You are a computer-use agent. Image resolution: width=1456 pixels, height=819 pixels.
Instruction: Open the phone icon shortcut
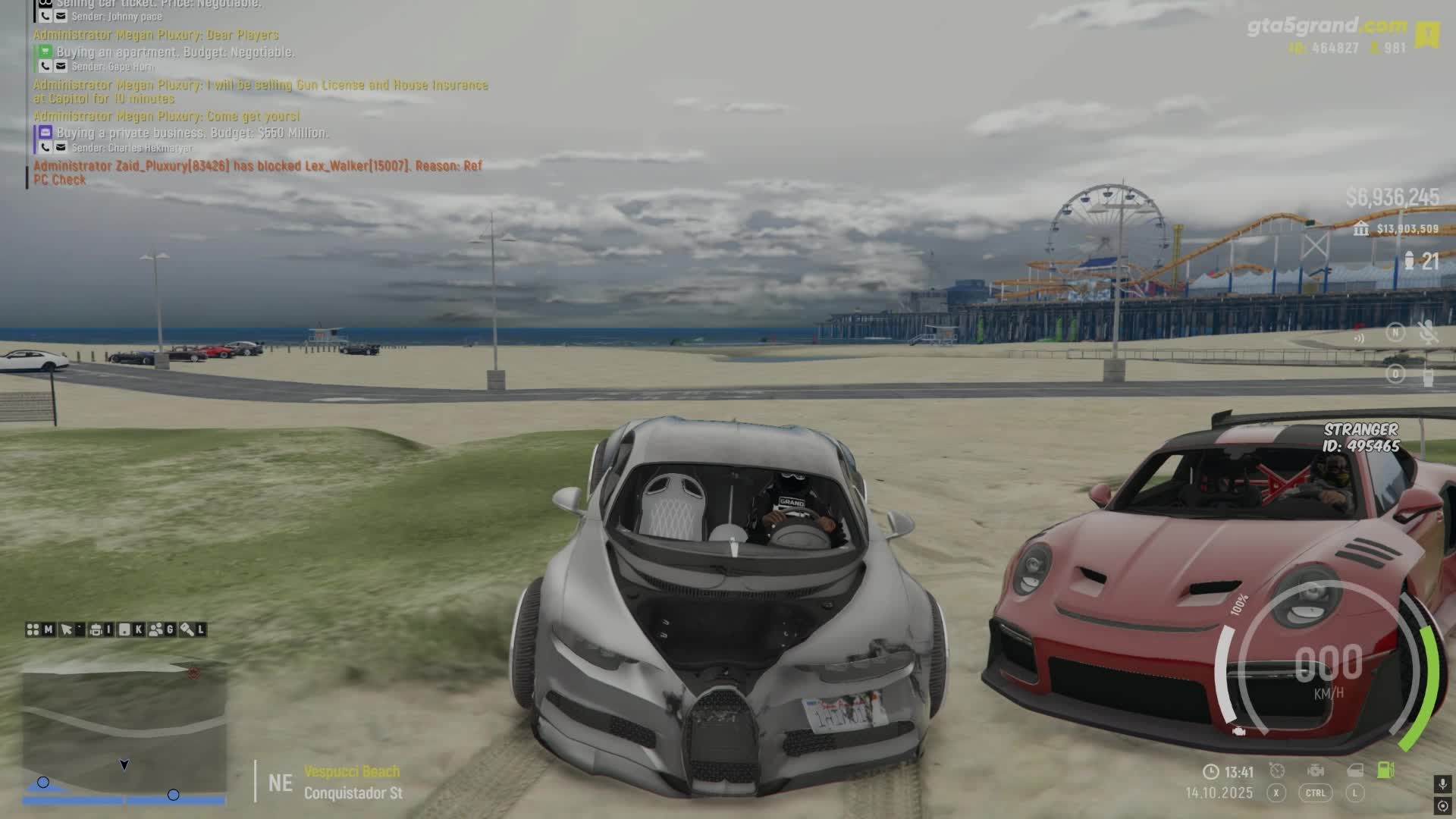(124, 629)
